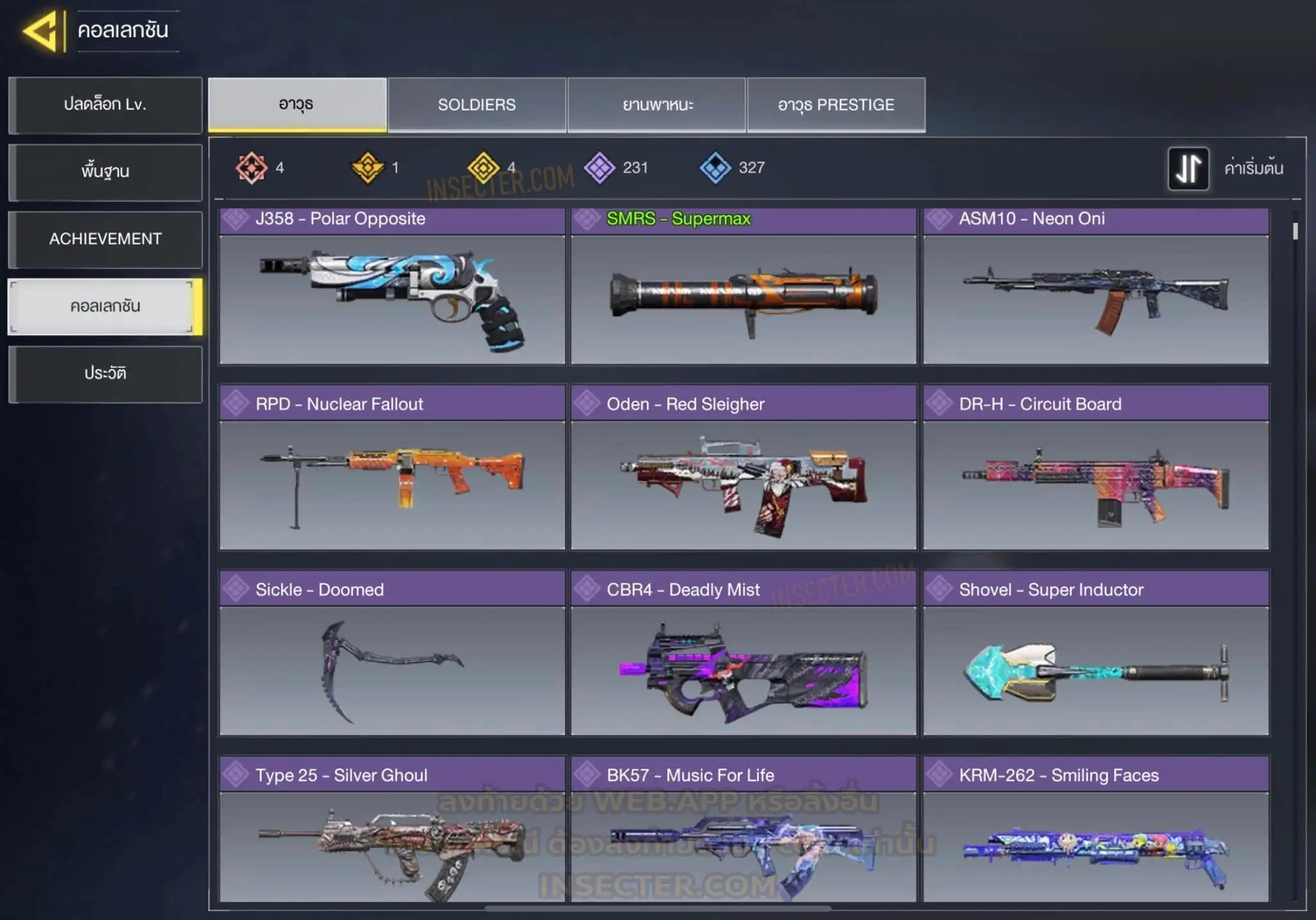Open the ปลดล็อก Lv. menu entry
Viewport: 1316px width, 920px height.
(105, 105)
